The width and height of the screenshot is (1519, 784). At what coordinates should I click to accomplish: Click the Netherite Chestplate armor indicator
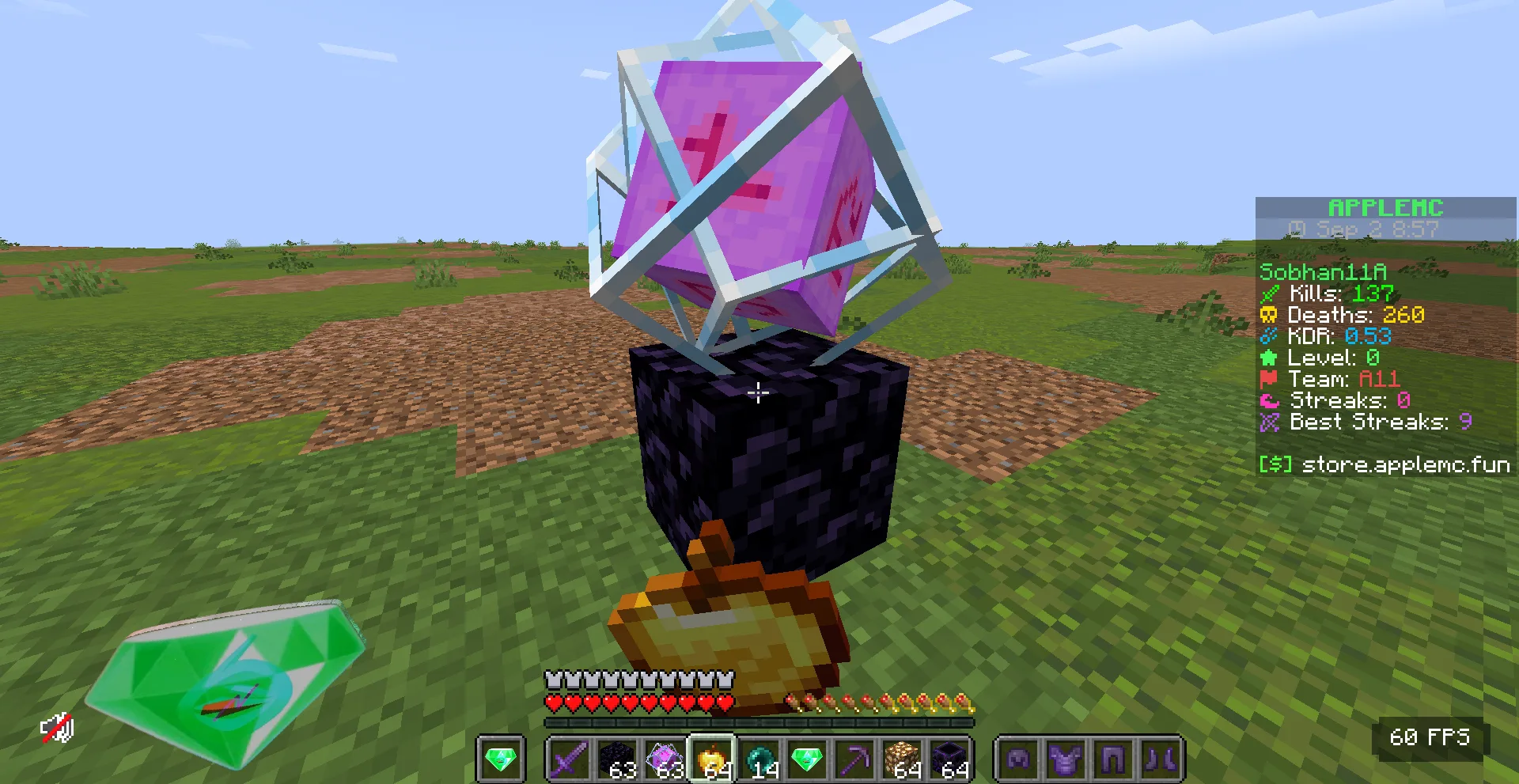(x=1063, y=757)
